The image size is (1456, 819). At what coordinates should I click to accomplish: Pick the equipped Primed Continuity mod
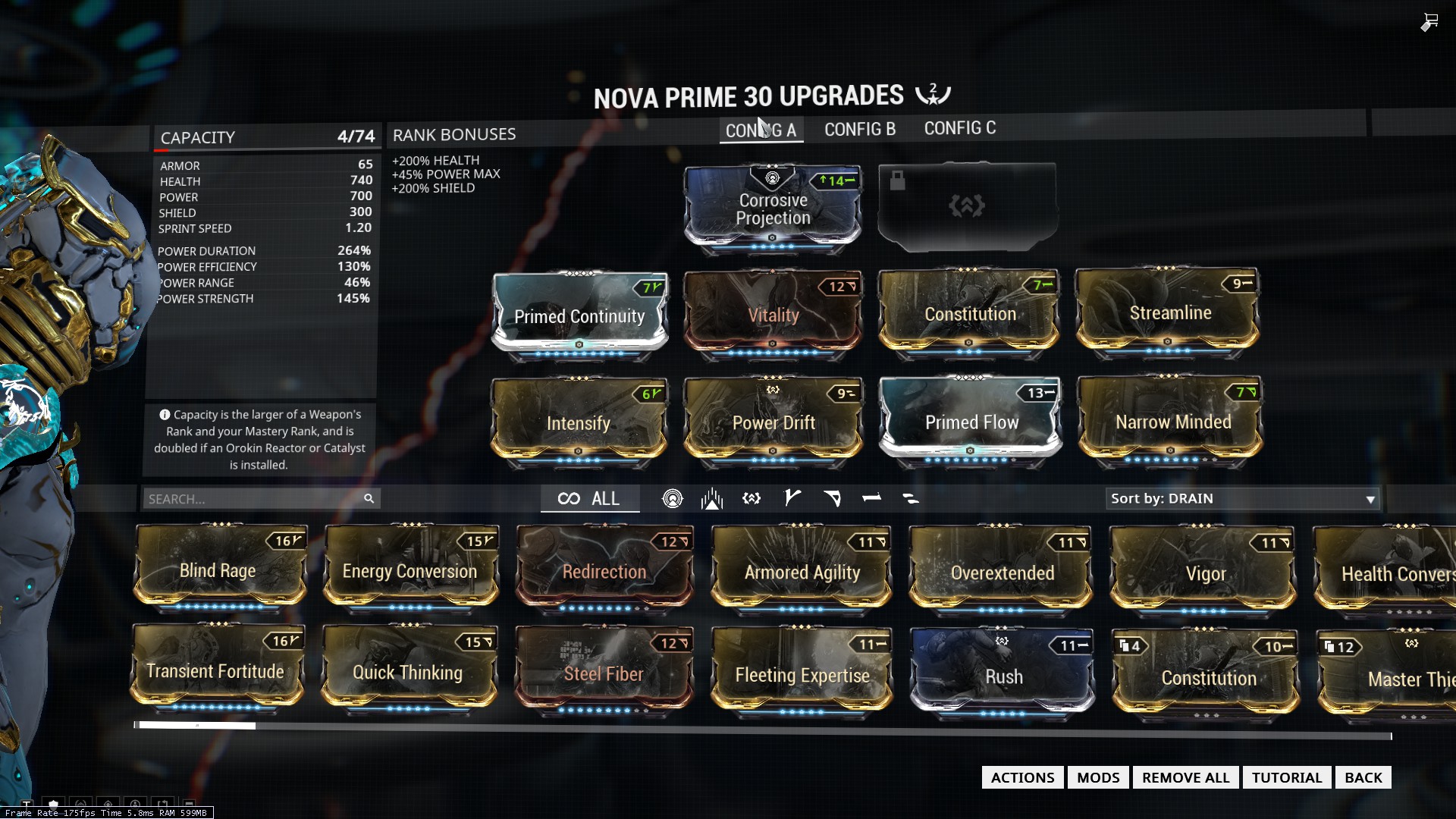point(579,315)
